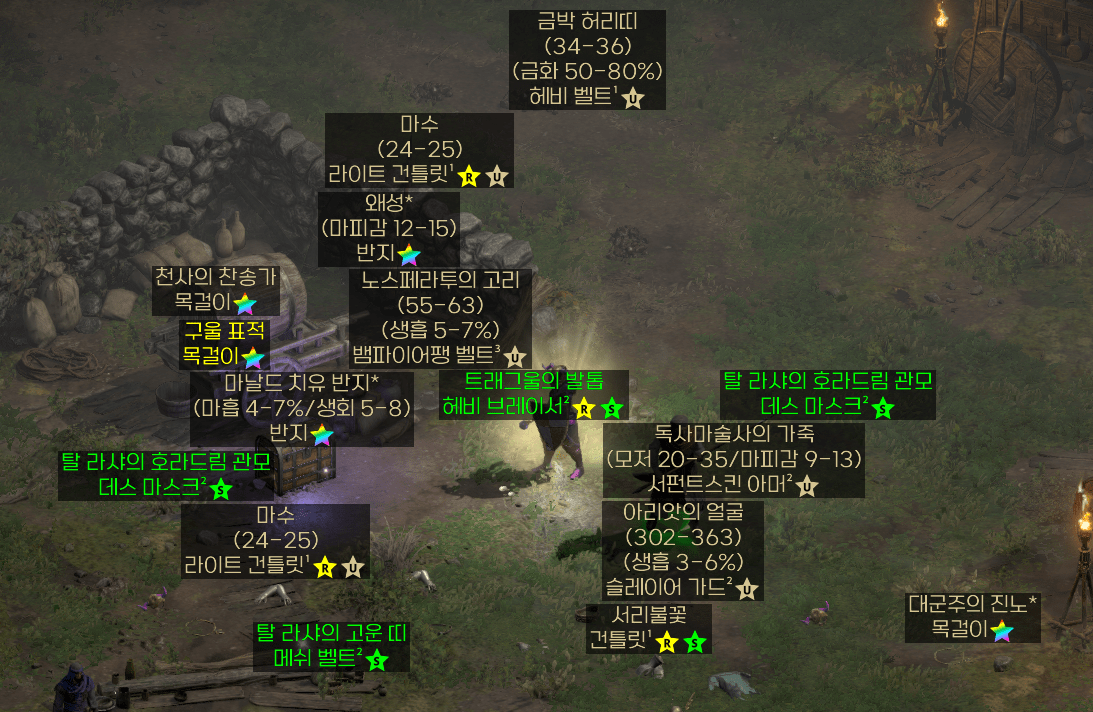Pick up the 대군주의 진노 목걸이 label

point(972,617)
